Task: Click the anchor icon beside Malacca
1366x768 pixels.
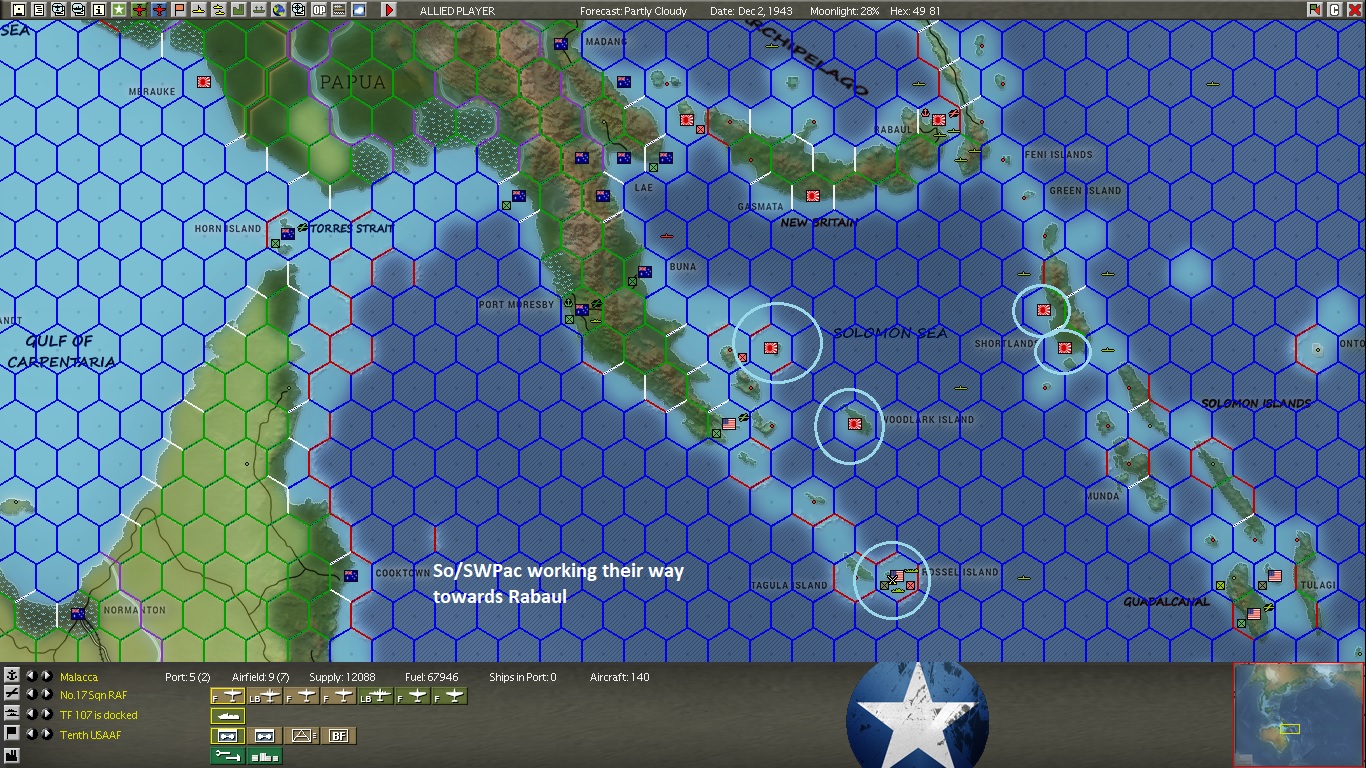Action: coord(11,676)
